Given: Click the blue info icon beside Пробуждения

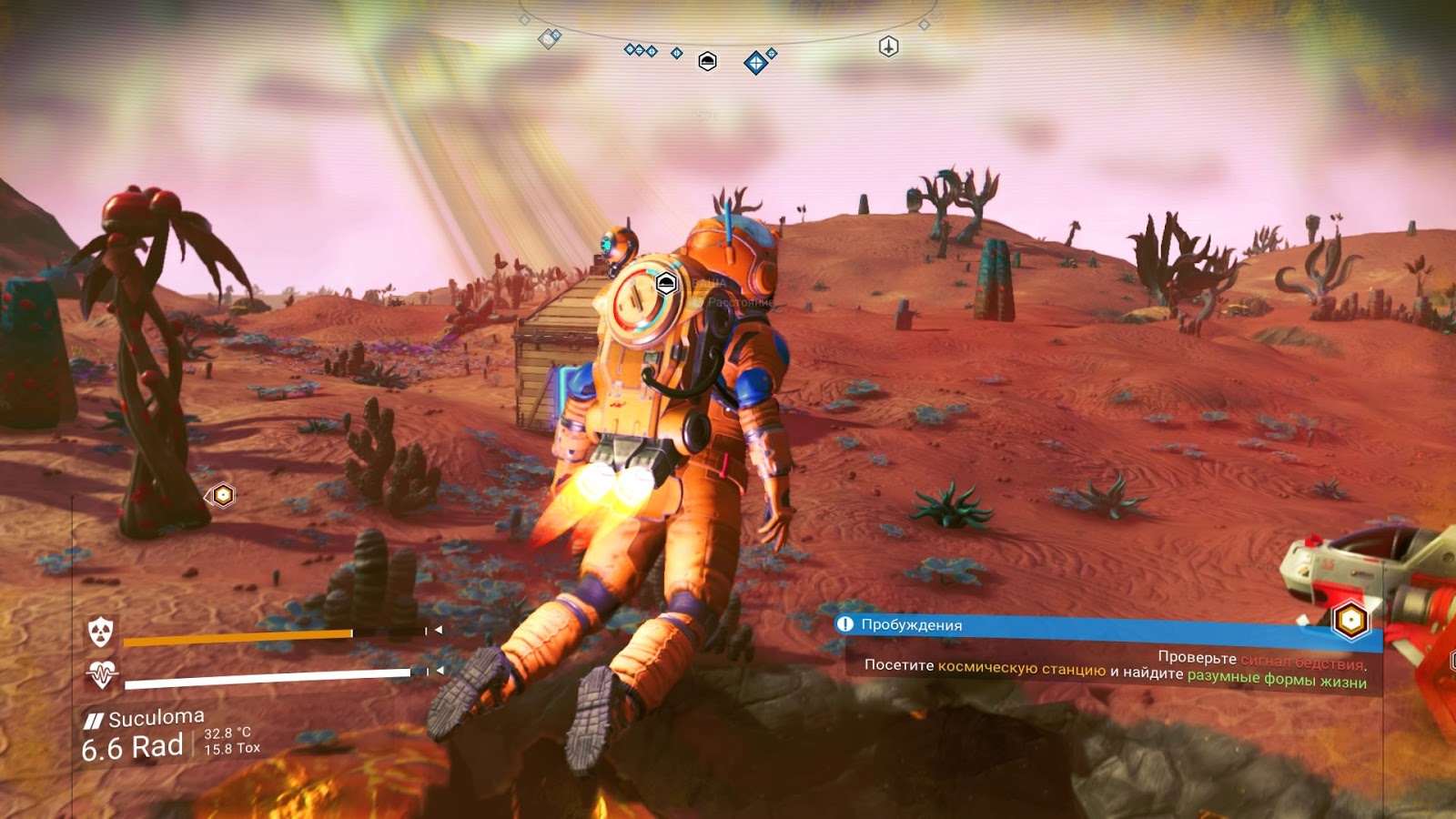Looking at the screenshot, I should pyautogui.click(x=845, y=623).
